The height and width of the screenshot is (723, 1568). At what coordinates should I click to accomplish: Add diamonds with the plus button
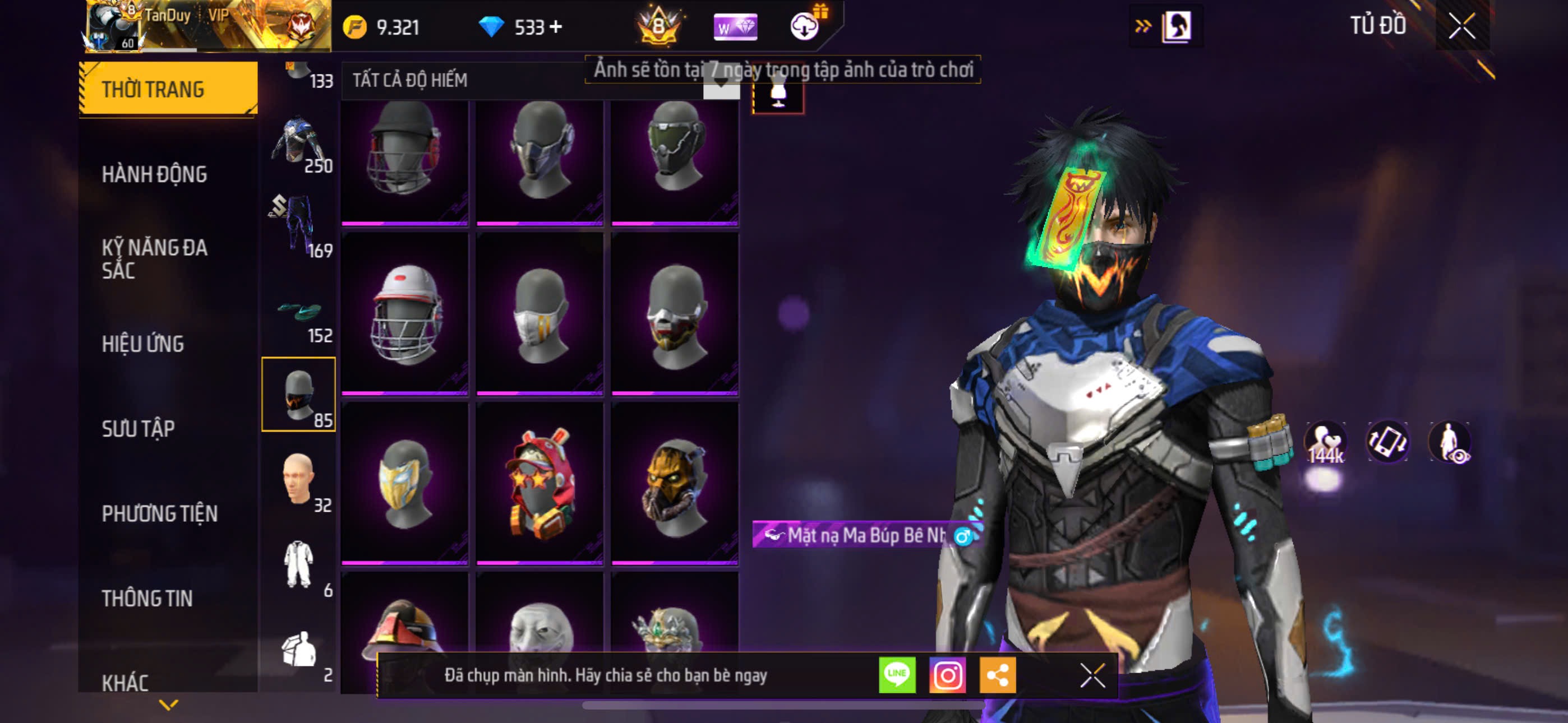(x=555, y=27)
